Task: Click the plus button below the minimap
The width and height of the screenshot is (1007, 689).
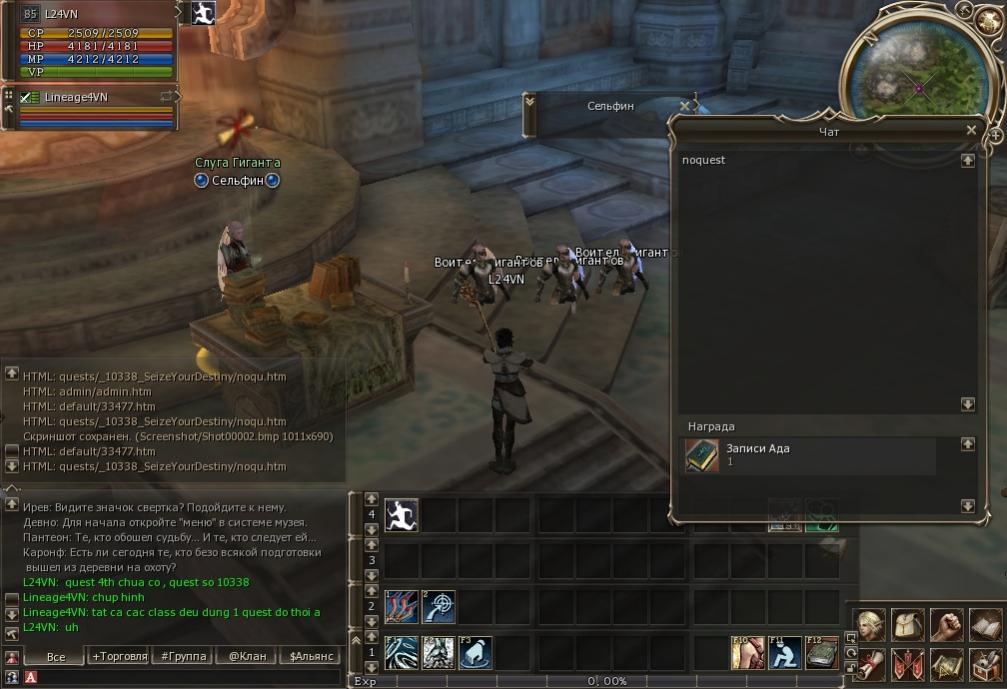Action: pyautogui.click(x=996, y=134)
